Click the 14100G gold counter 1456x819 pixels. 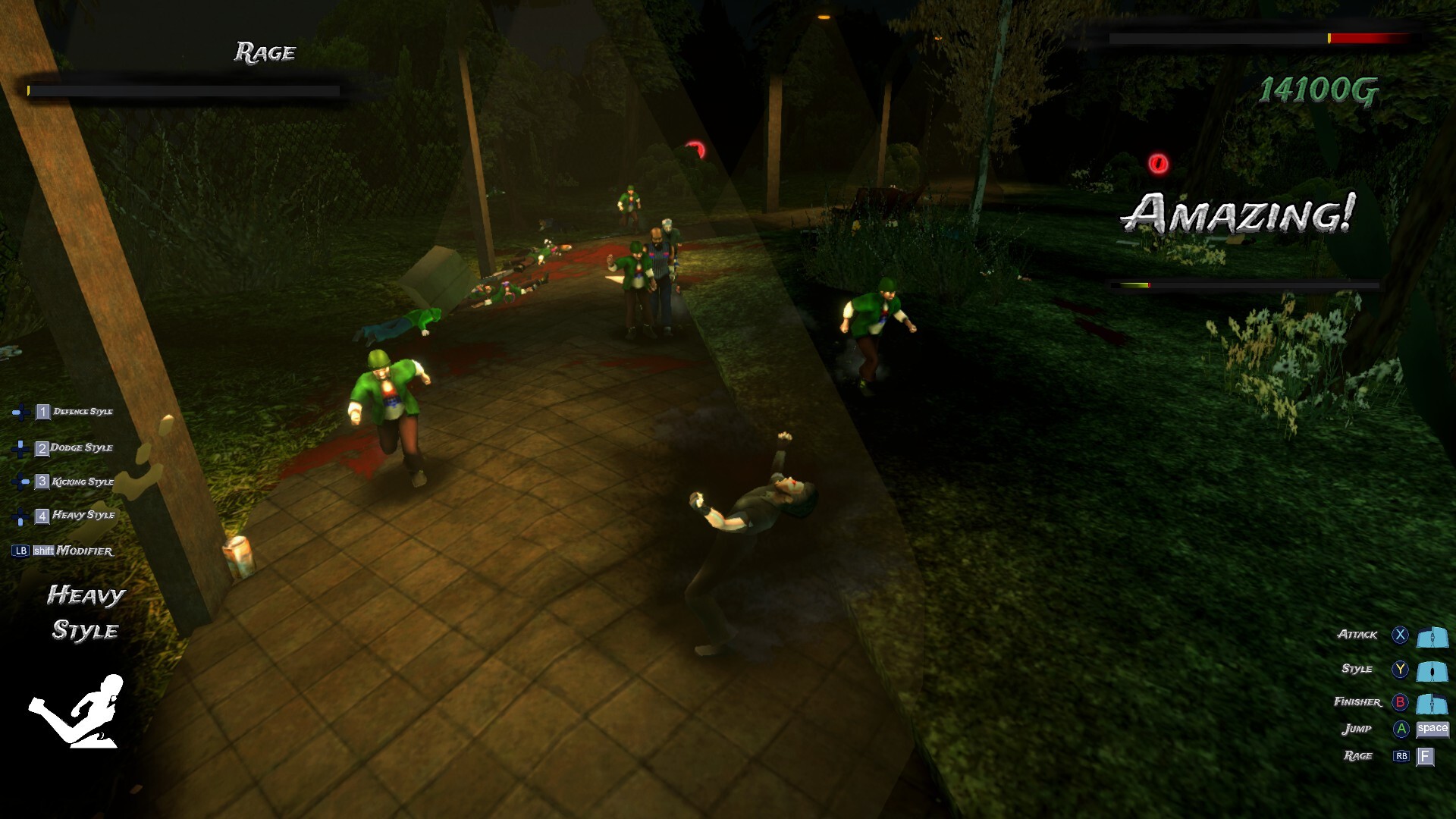1319,91
